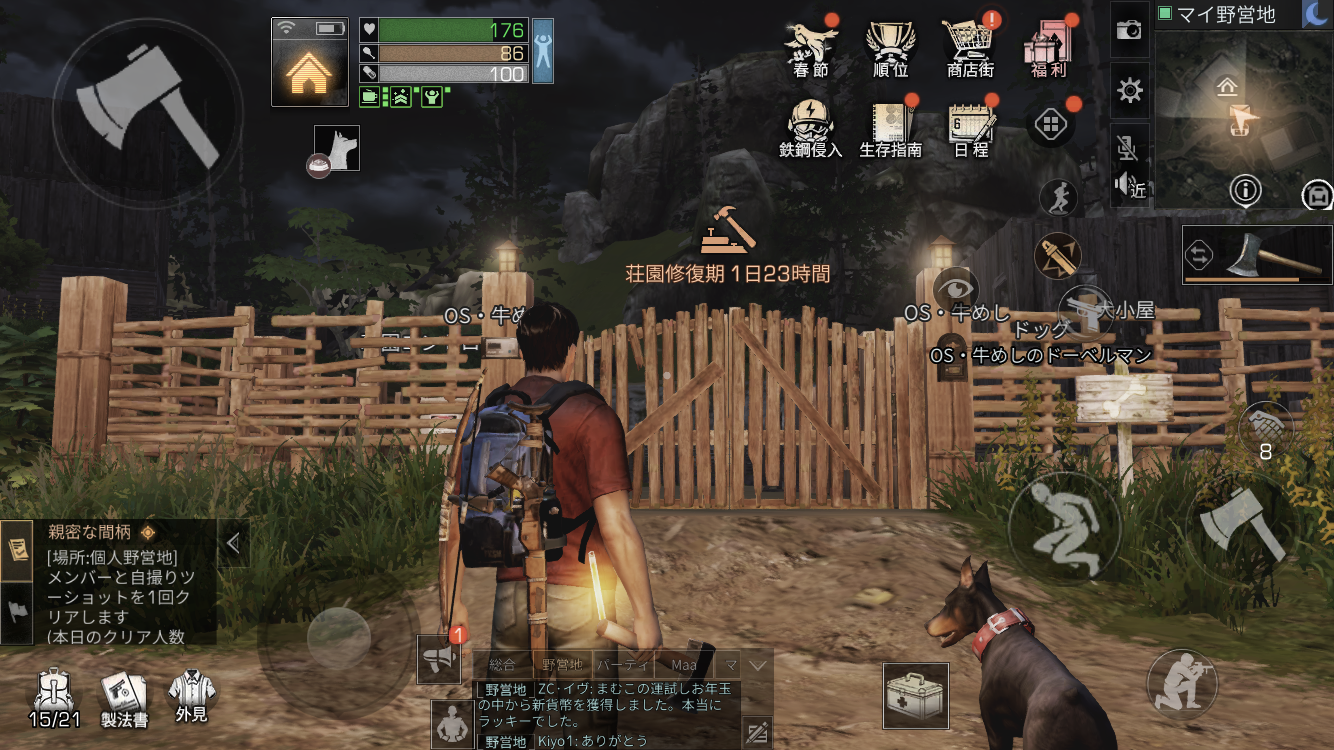Toggle the muted microphone icon
The image size is (1334, 750).
(x=1127, y=149)
